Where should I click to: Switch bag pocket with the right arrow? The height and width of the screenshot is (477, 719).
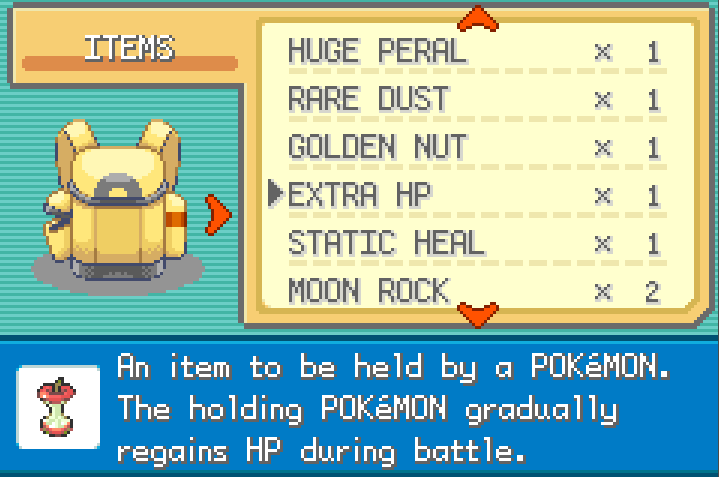pos(218,212)
